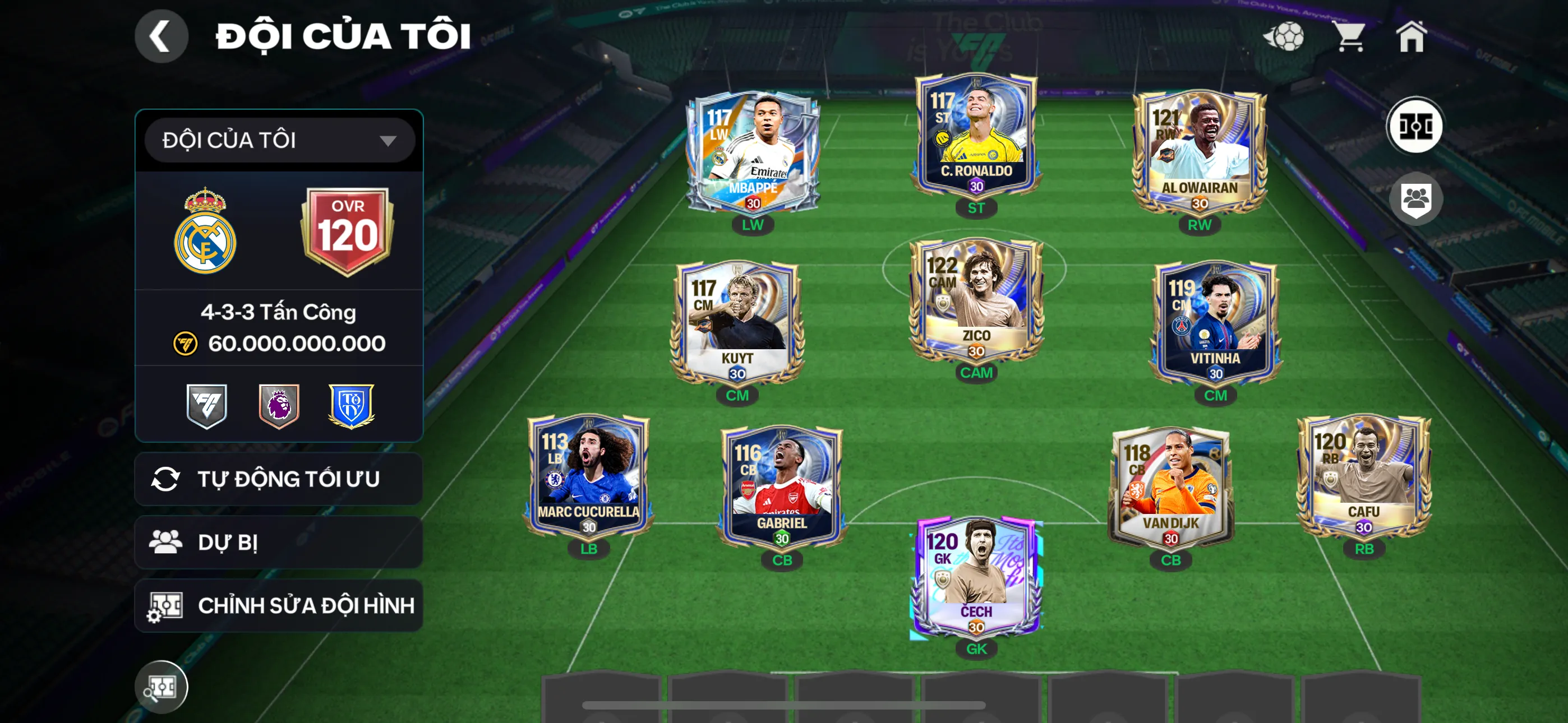Viewport: 1568px width, 723px height.
Task: Tap Tự Động Tối Ưu auto-optimize button
Action: (279, 479)
